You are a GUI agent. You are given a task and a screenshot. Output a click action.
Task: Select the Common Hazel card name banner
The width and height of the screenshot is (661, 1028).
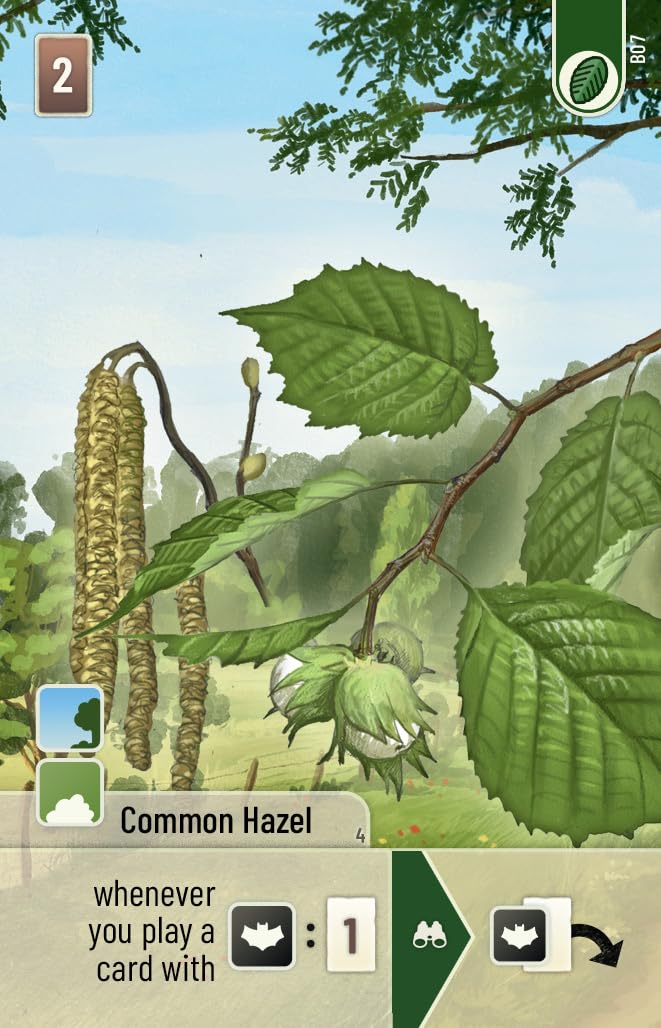(x=215, y=821)
